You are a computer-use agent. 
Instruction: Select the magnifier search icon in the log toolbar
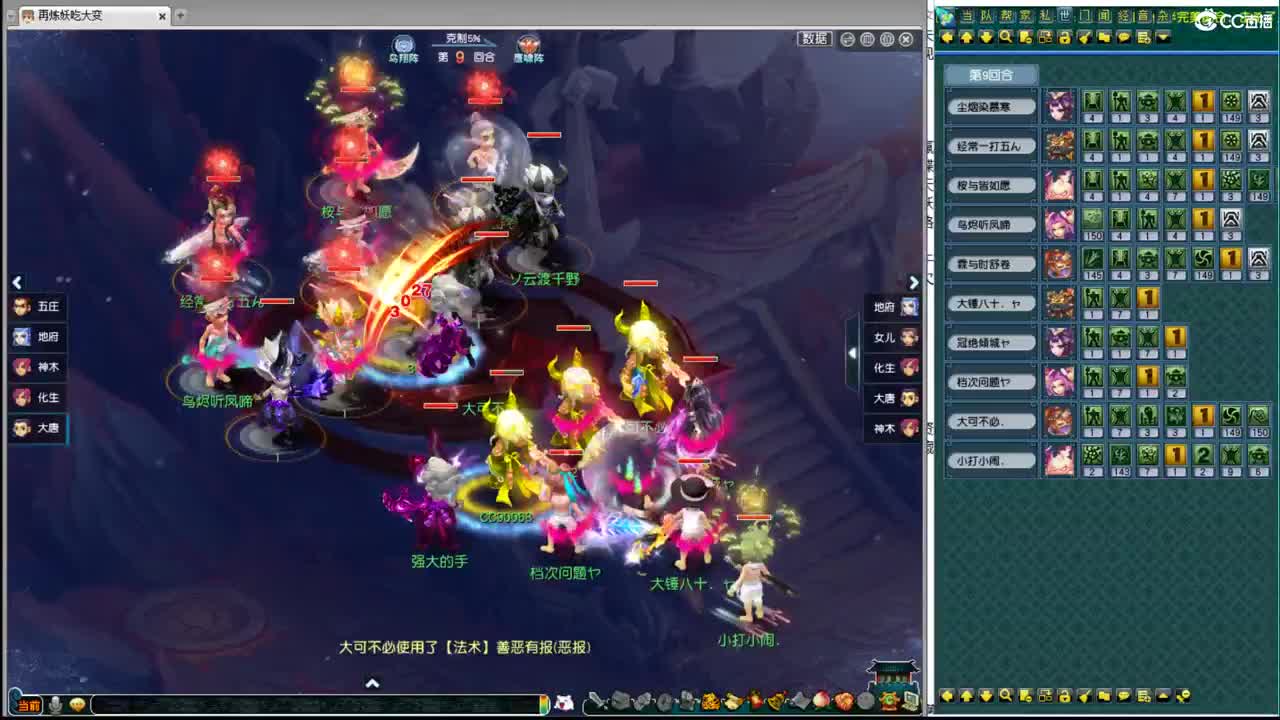pos(1007,37)
